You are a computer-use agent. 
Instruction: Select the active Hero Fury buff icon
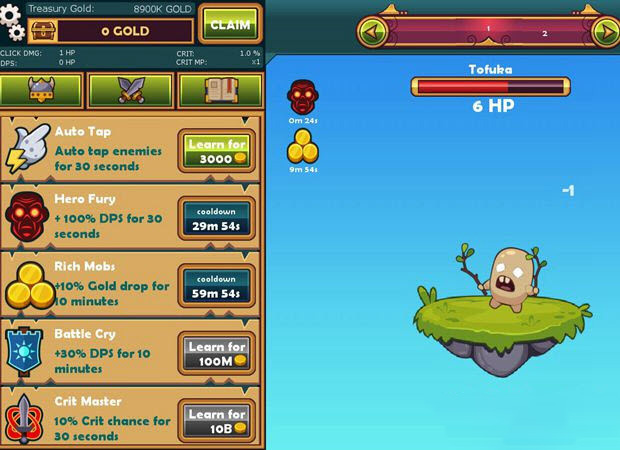click(303, 97)
